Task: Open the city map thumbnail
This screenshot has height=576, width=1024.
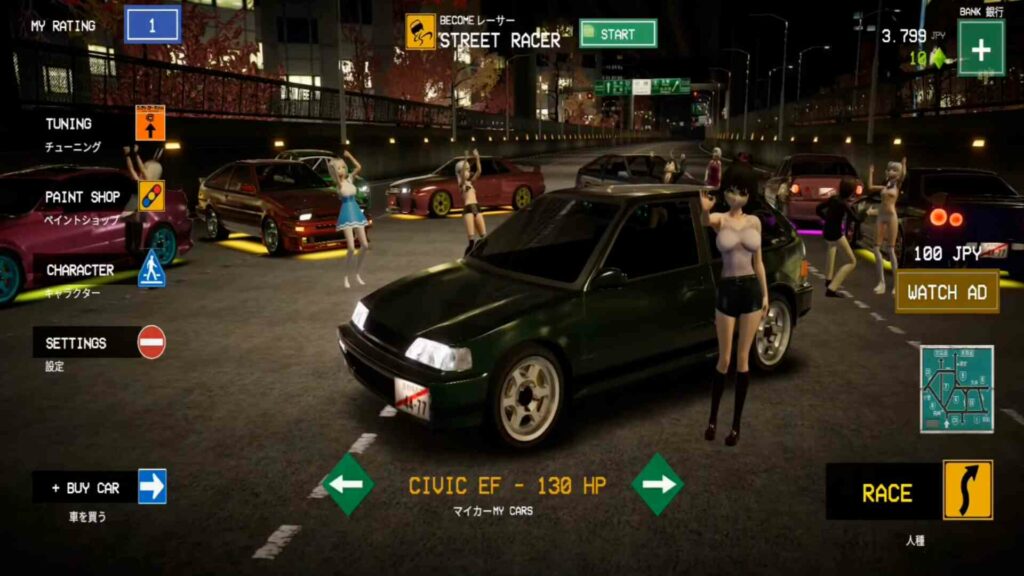Action: [956, 388]
